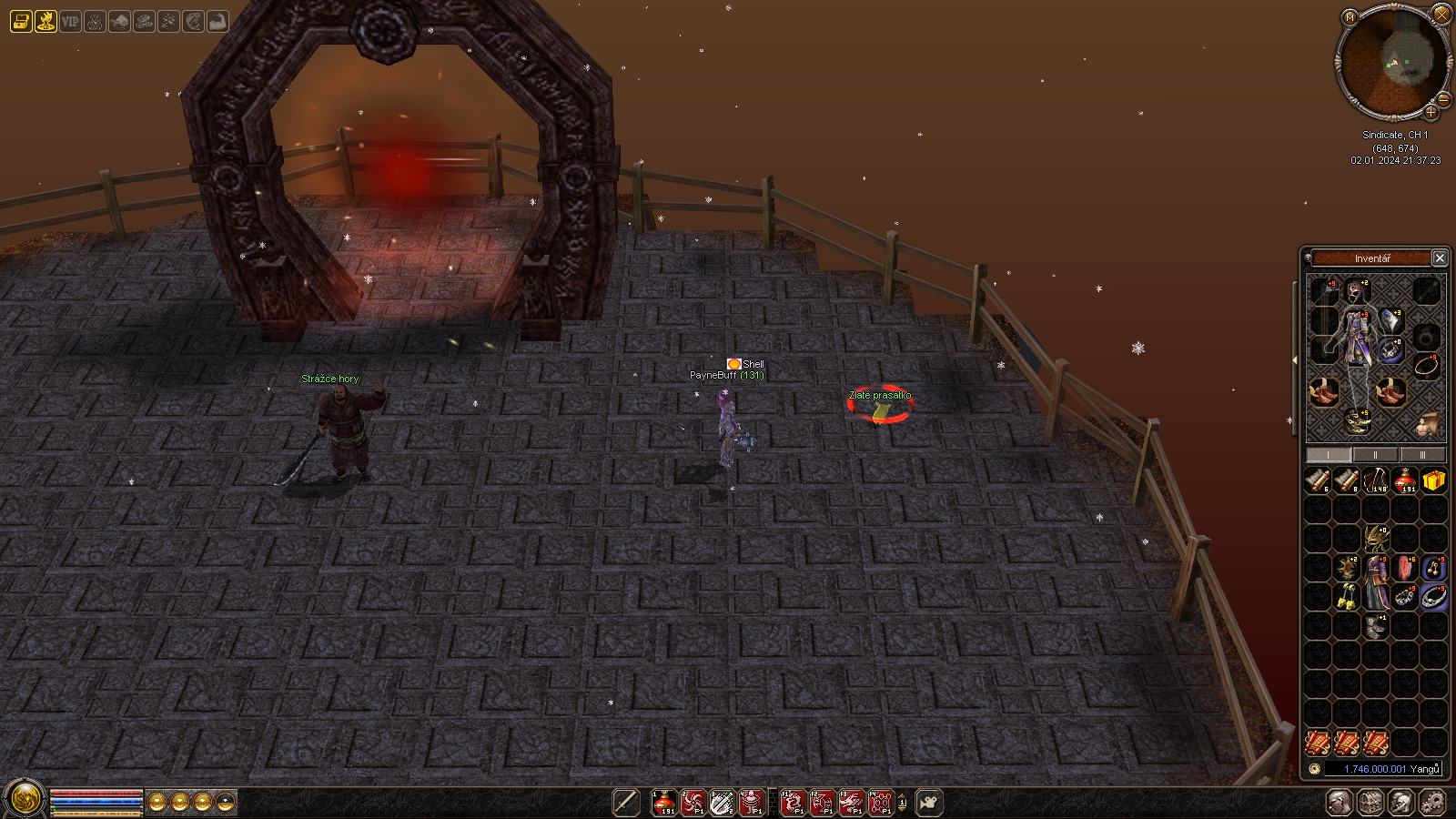Select the grey boots item in inventory
The width and height of the screenshot is (1456, 819).
[x=1376, y=626]
